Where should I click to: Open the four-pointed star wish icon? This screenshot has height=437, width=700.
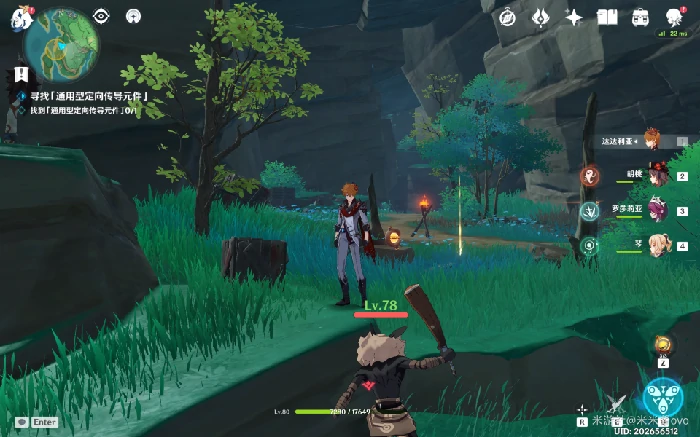574,17
